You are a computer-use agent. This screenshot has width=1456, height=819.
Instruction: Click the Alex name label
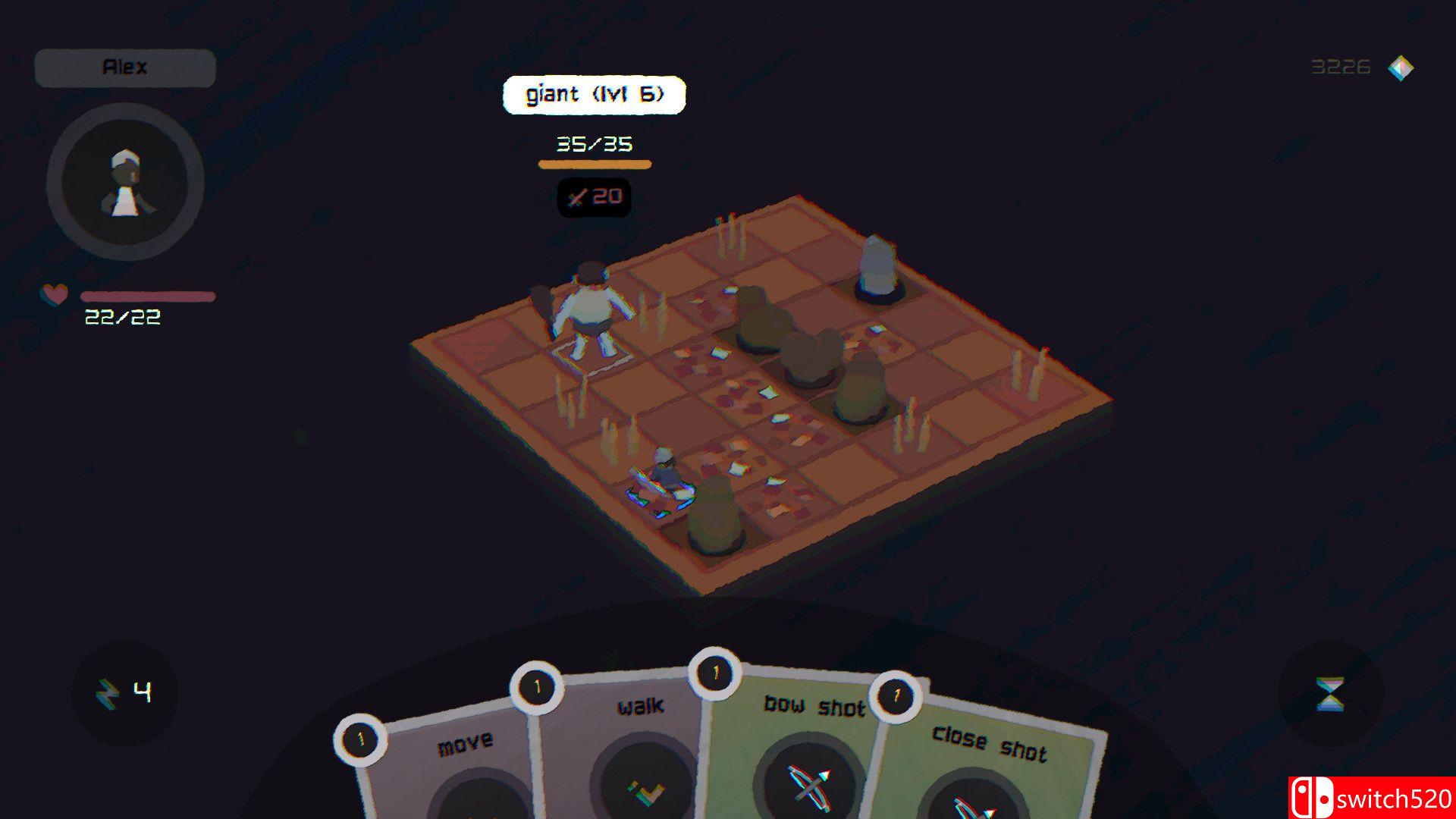coord(125,67)
